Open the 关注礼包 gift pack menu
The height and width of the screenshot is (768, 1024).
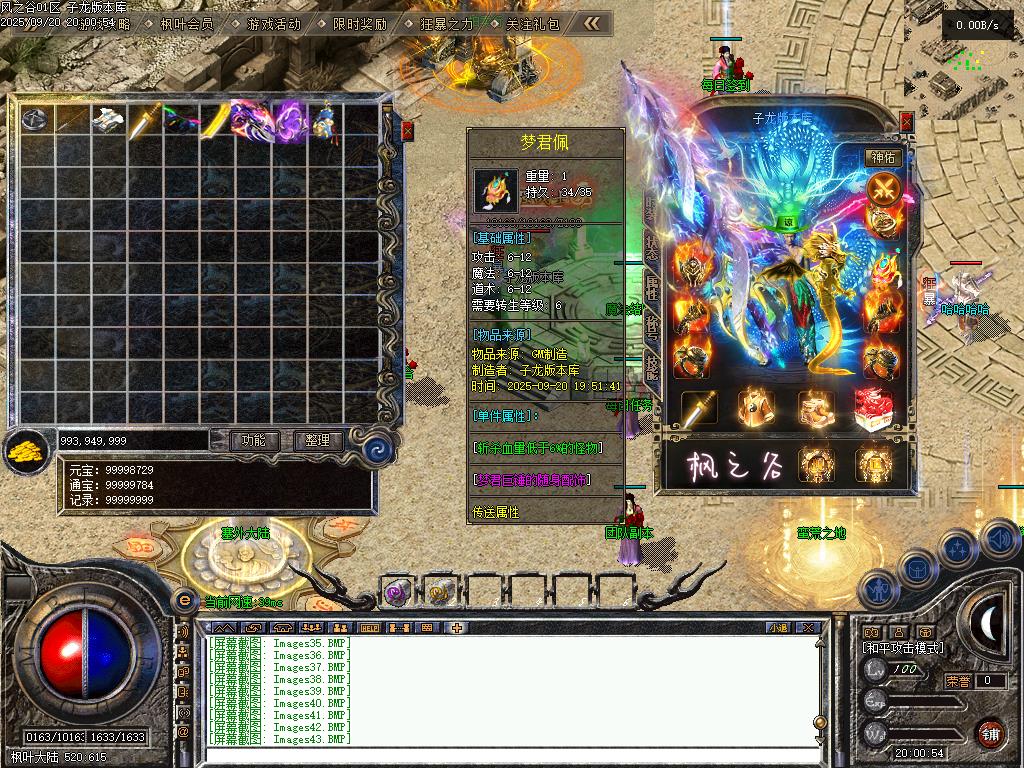[532, 23]
